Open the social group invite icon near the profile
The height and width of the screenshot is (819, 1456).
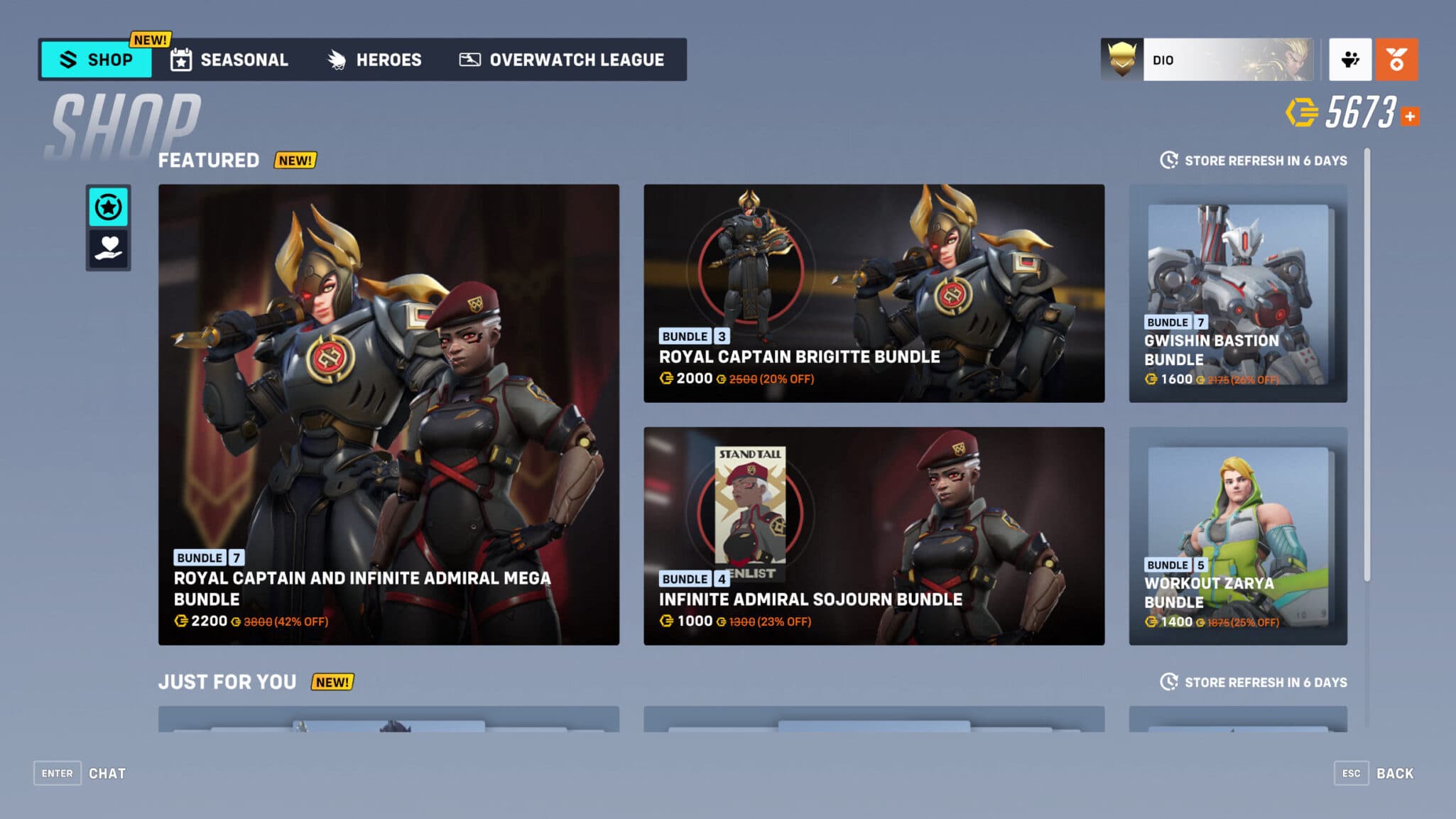click(x=1350, y=60)
